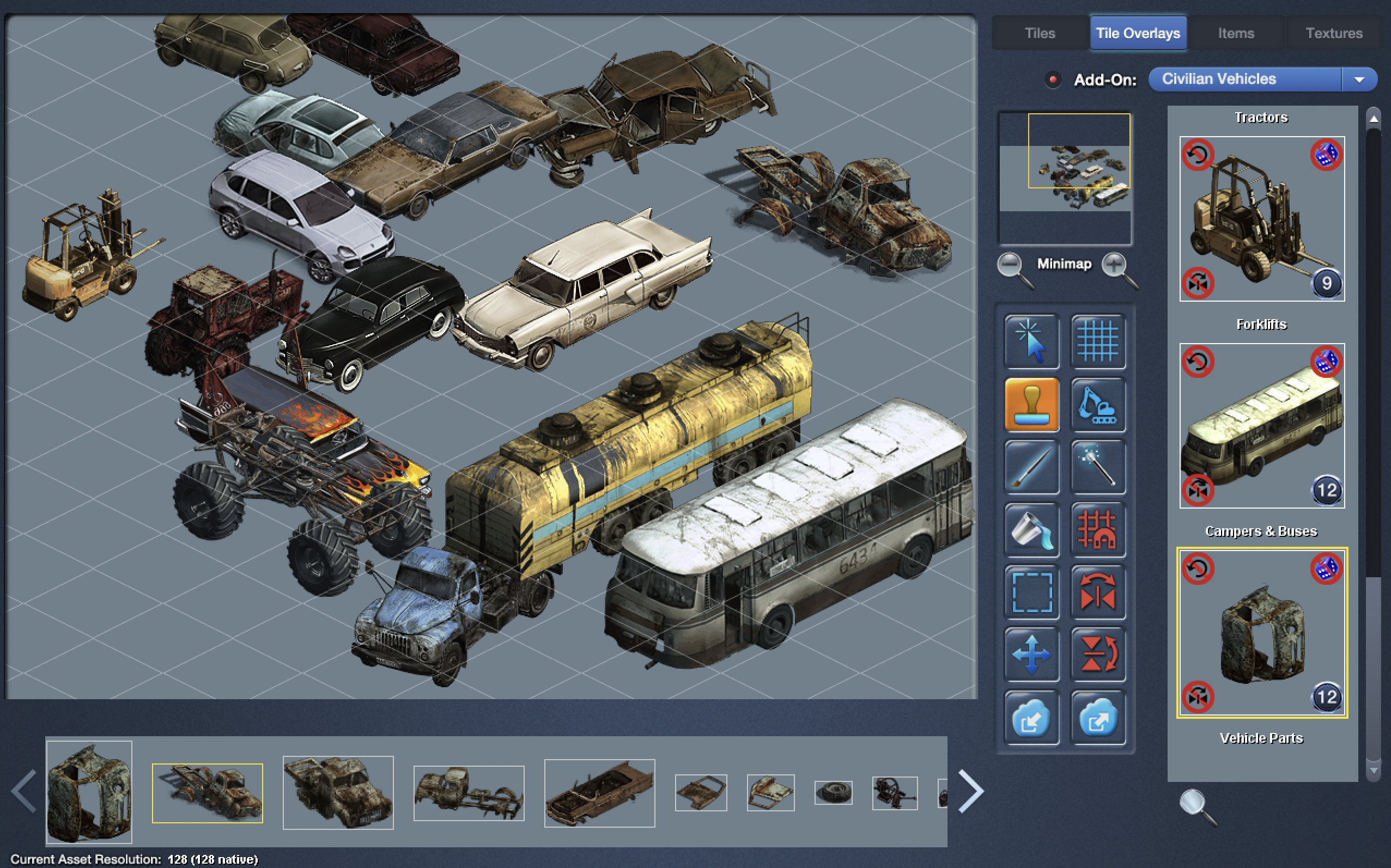Click the right arrow to browse more thumbnails
This screenshot has height=868, width=1391.
coord(969,791)
